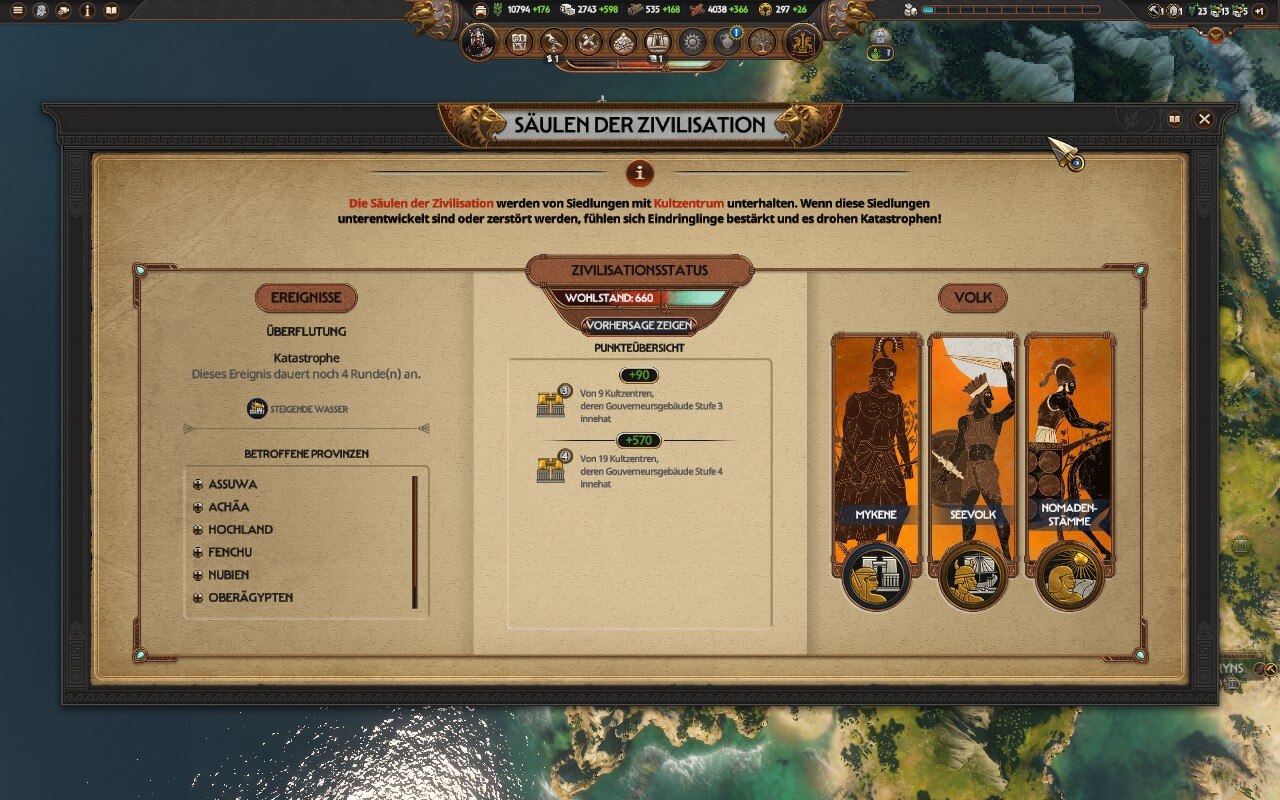Open the main menu hamburger icon

point(17,11)
